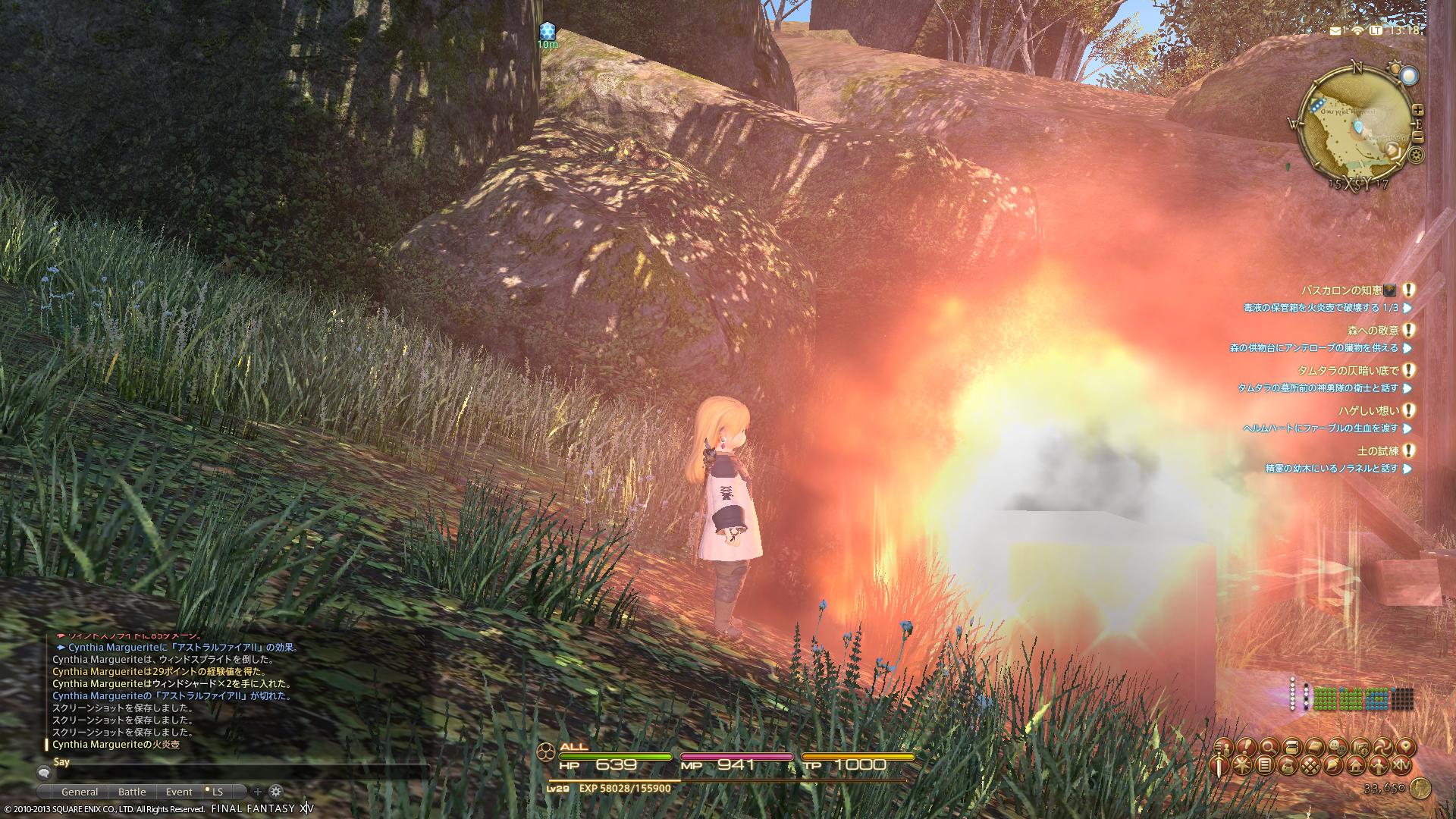Open minimap settings gear
Viewport: 1456px width, 819px height.
(x=1416, y=155)
